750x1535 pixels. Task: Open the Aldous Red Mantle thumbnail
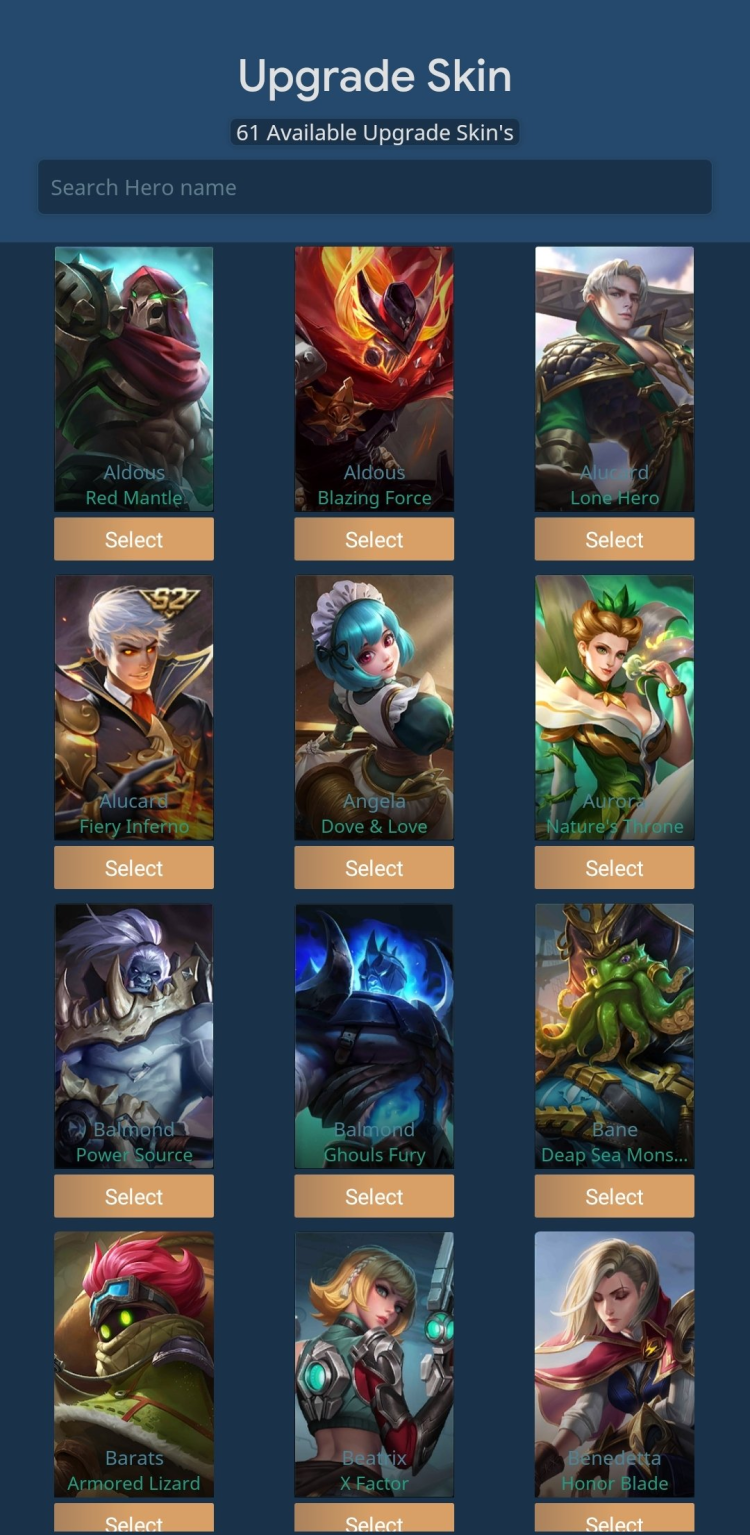(x=134, y=378)
